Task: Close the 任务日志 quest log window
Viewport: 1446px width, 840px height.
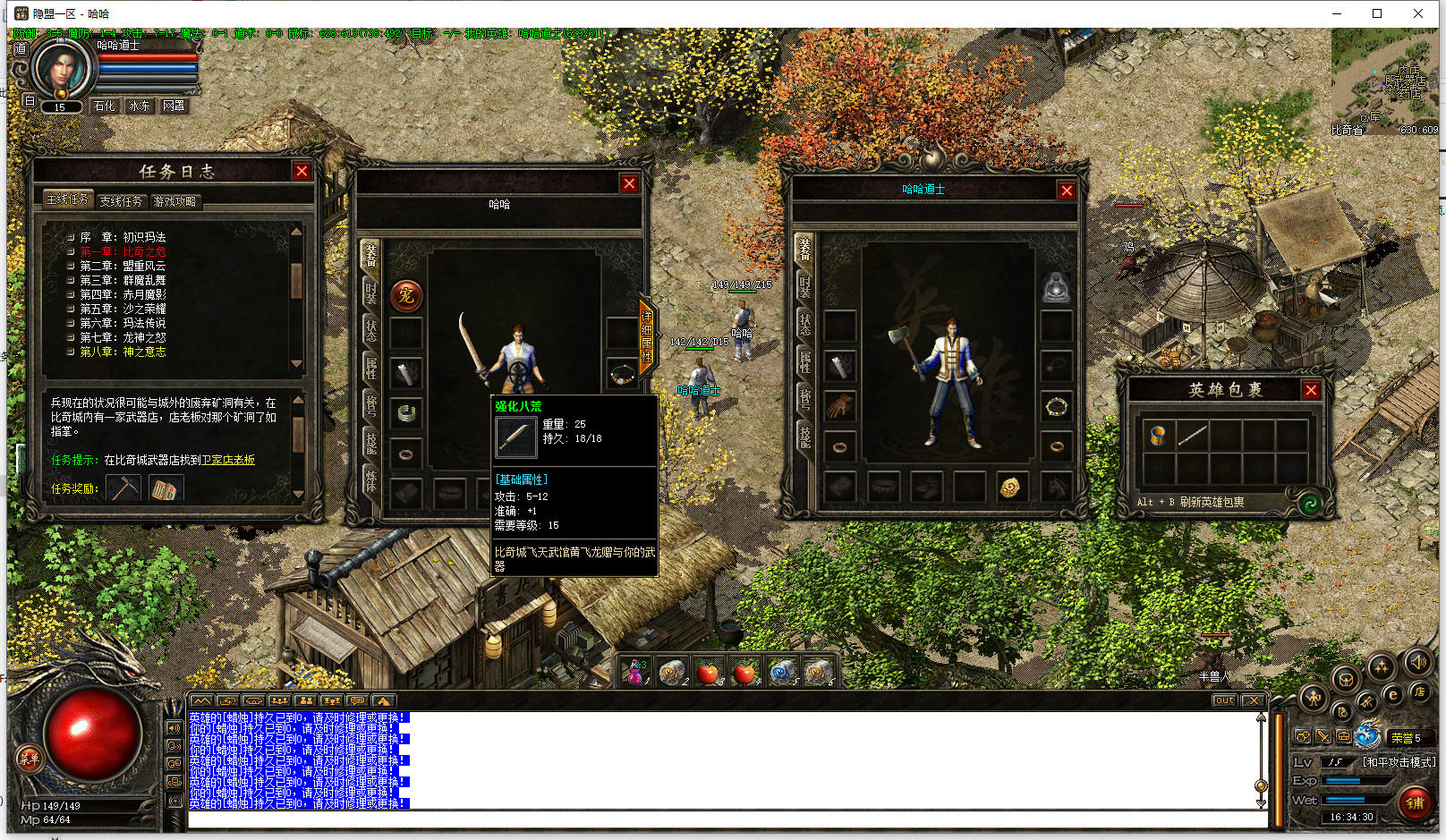Action: 302,172
